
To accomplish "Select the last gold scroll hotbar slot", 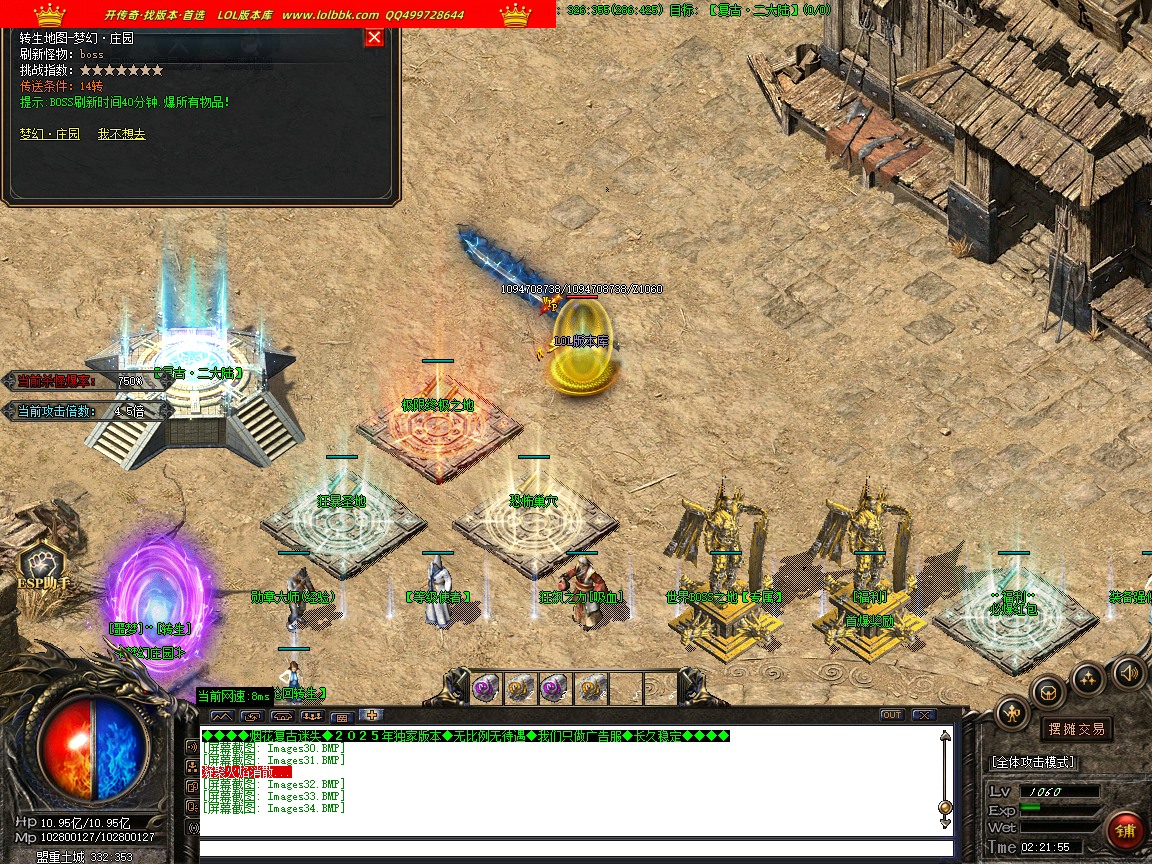I will pos(590,687).
